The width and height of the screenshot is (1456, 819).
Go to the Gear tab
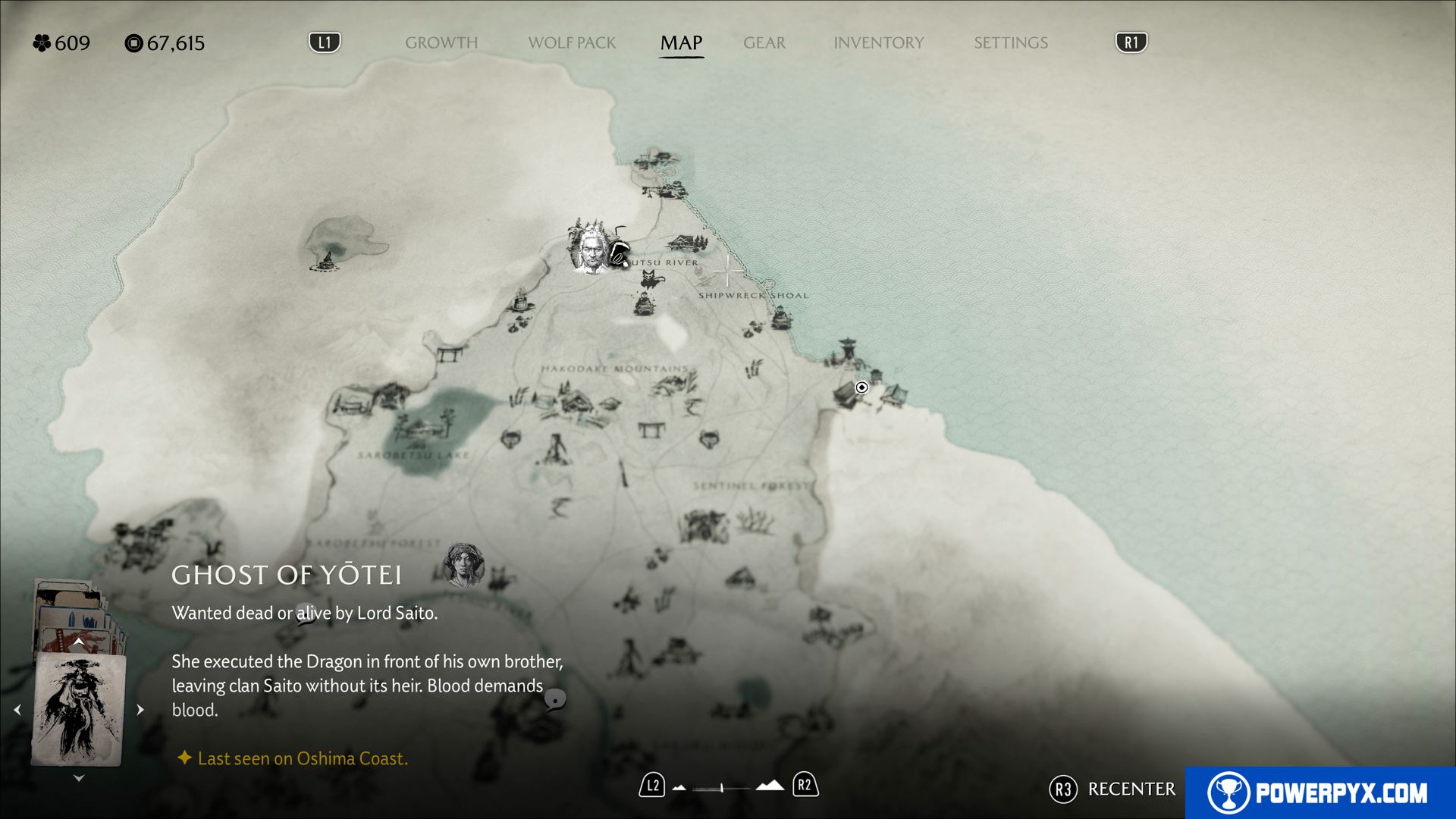[x=764, y=43]
